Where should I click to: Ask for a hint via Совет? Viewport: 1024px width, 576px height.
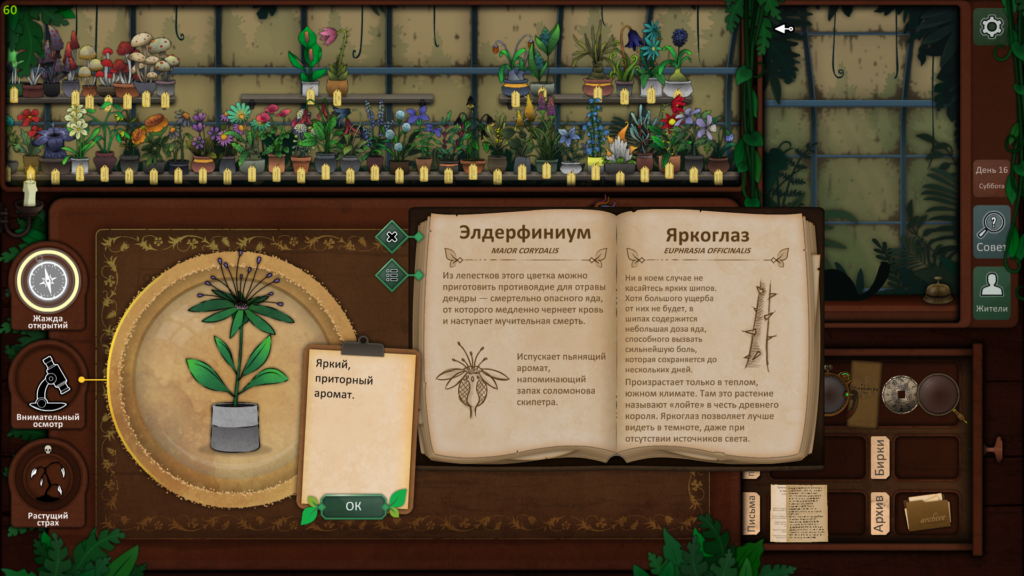pos(991,231)
